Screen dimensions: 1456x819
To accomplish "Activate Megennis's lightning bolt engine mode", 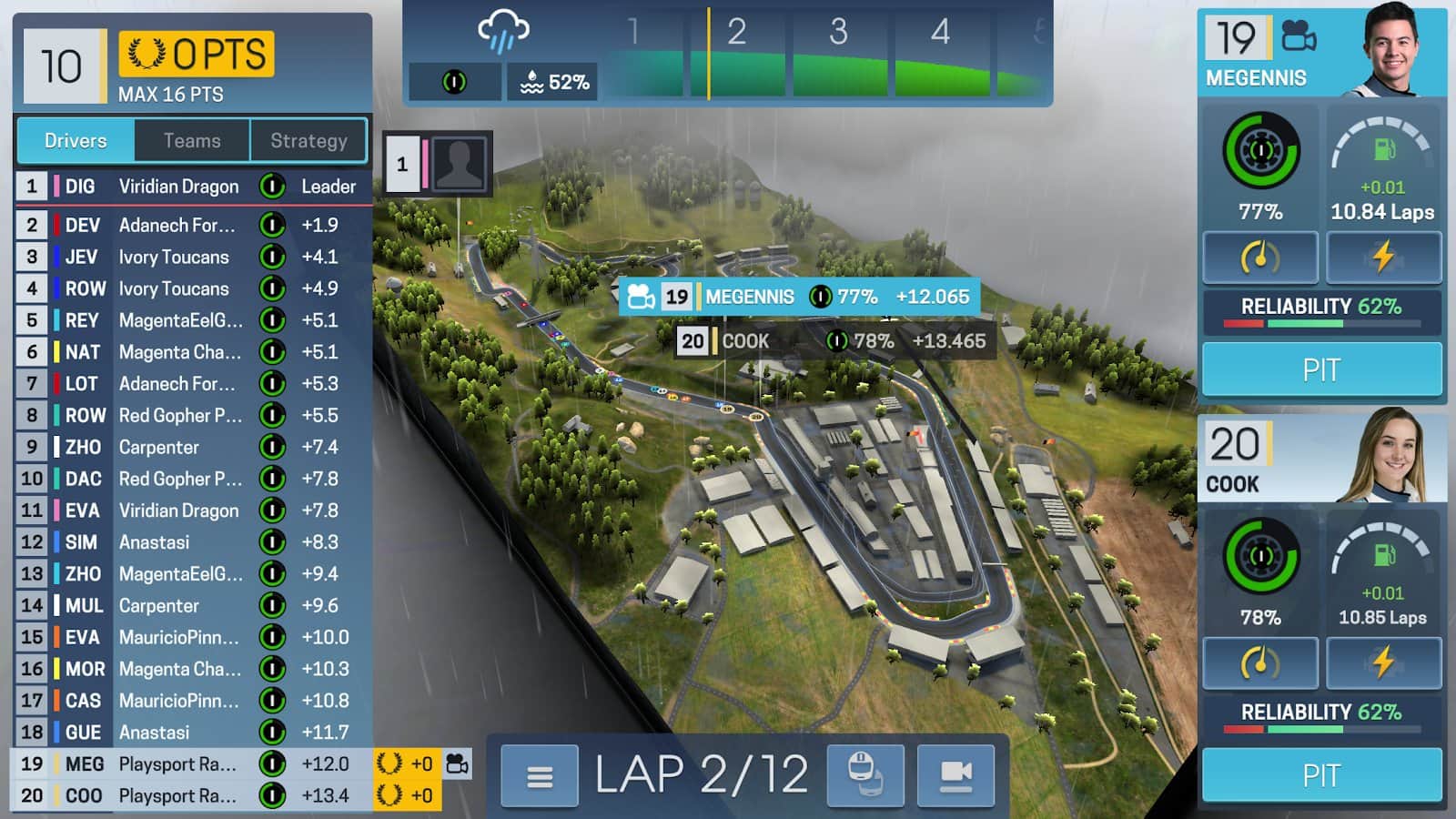I will click(x=1383, y=258).
